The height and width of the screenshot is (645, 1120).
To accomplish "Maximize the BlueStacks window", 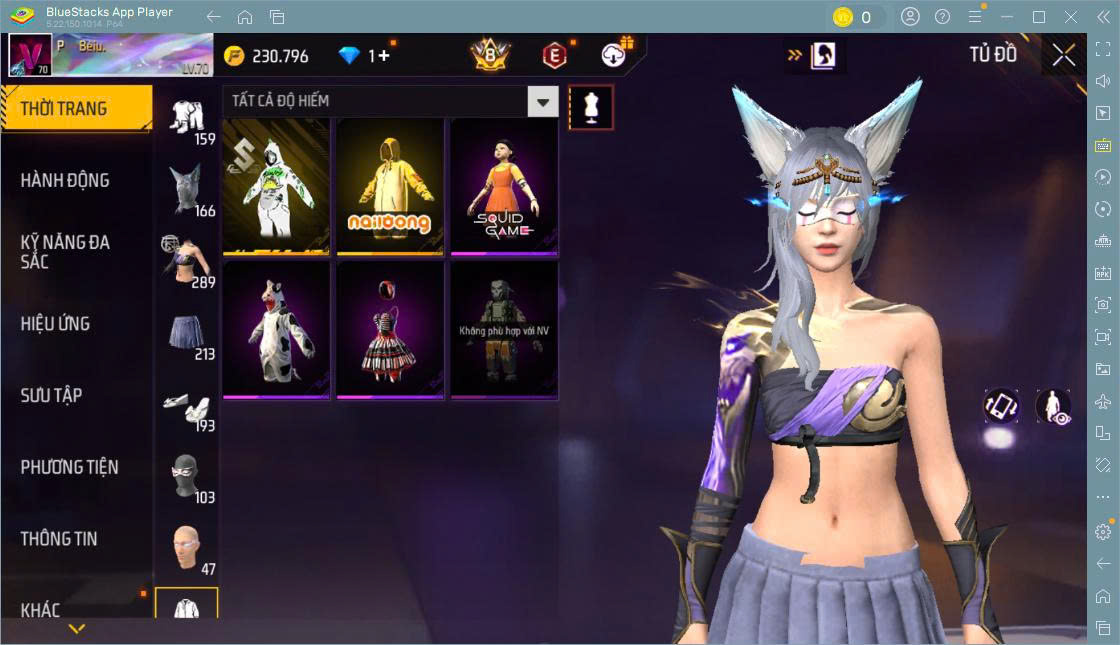I will (1039, 17).
